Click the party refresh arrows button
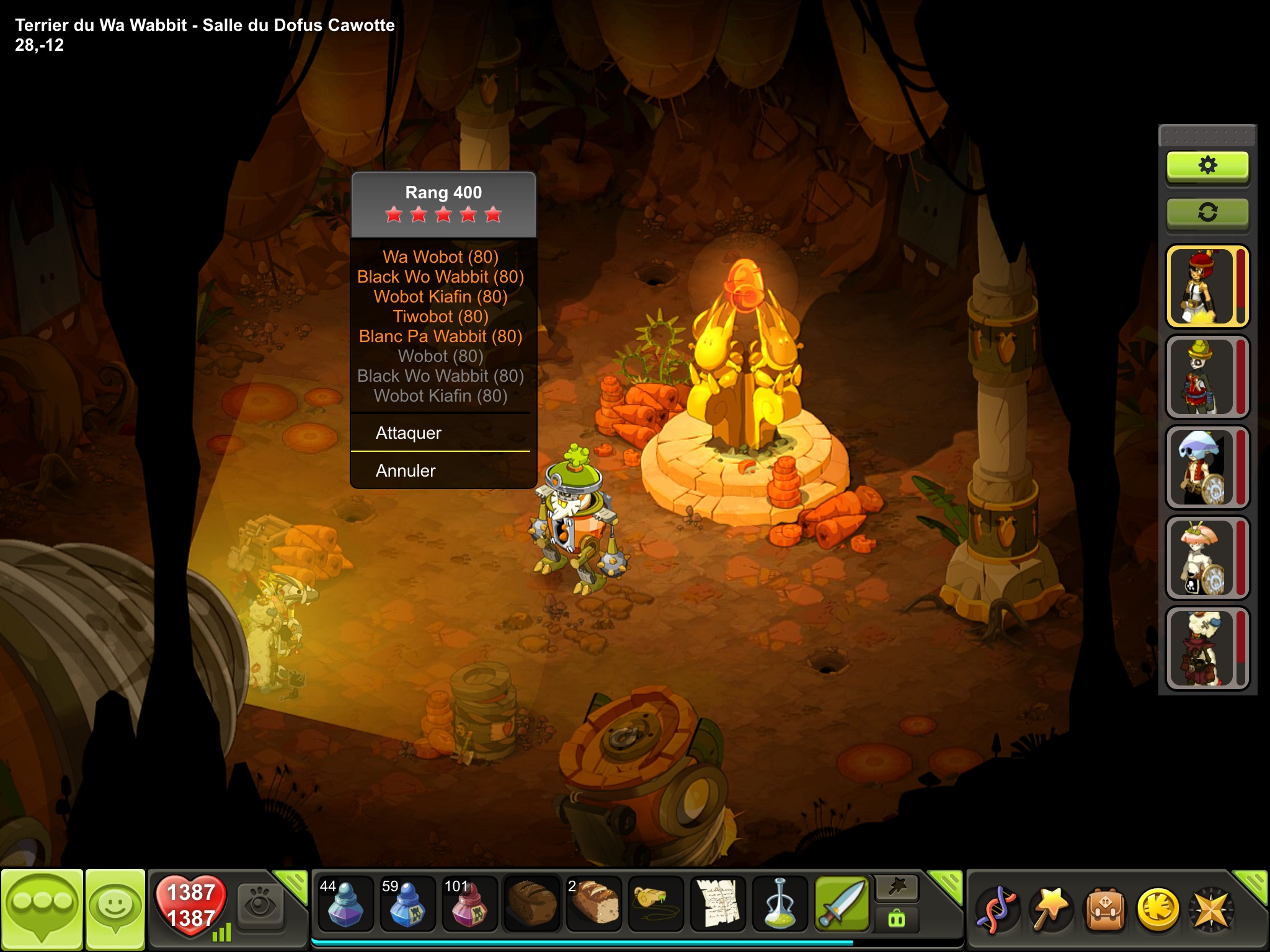Viewport: 1270px width, 952px height. click(1207, 213)
